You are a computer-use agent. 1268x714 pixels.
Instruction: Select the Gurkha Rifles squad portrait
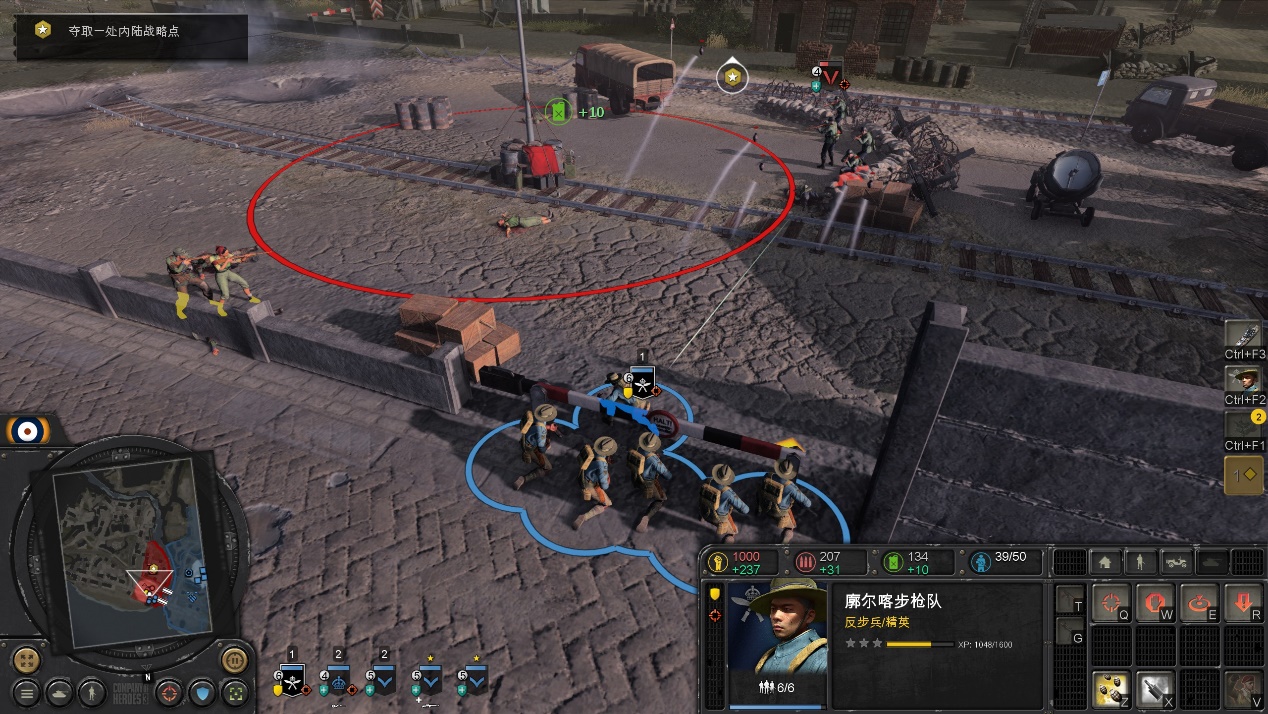pos(777,627)
